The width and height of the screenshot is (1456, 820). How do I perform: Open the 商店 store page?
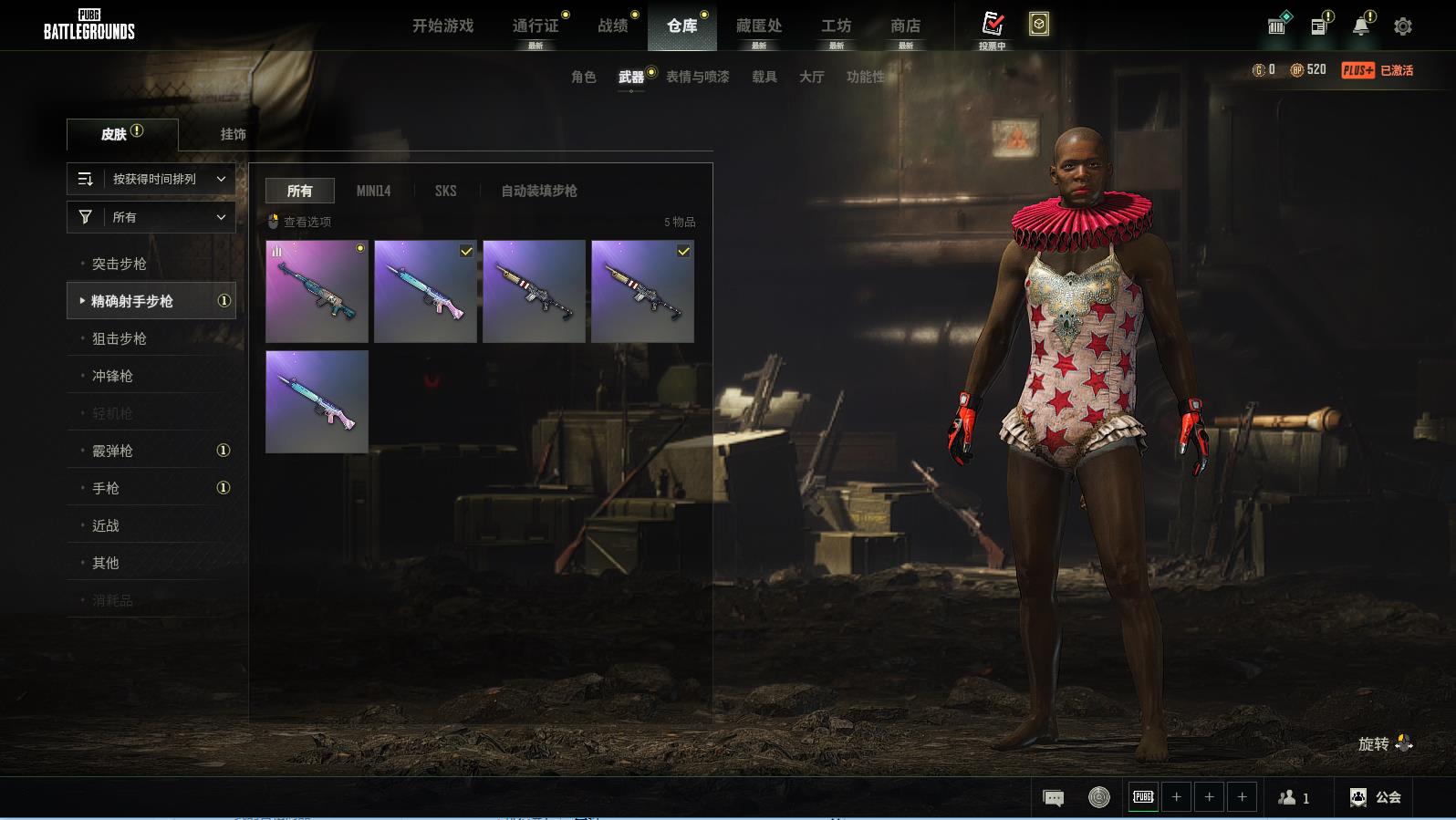click(x=905, y=26)
